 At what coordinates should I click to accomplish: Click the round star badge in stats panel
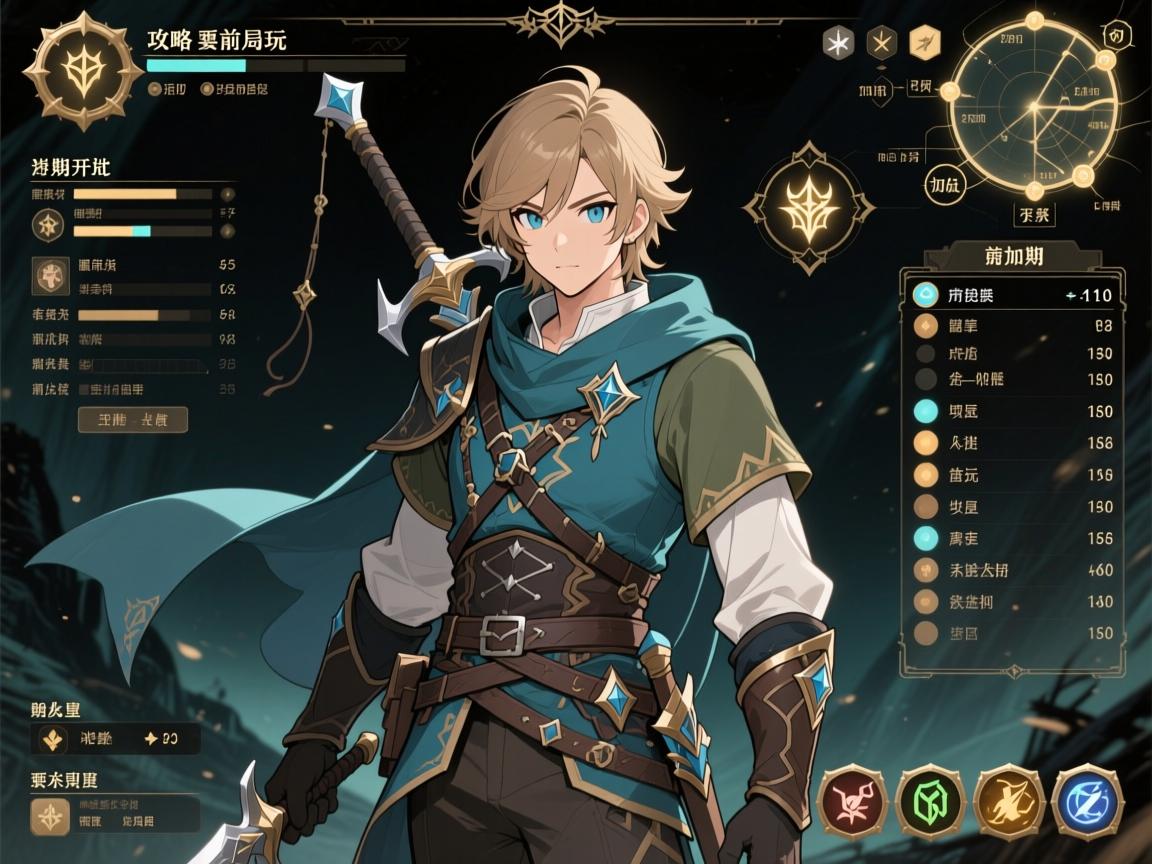[x=47, y=224]
